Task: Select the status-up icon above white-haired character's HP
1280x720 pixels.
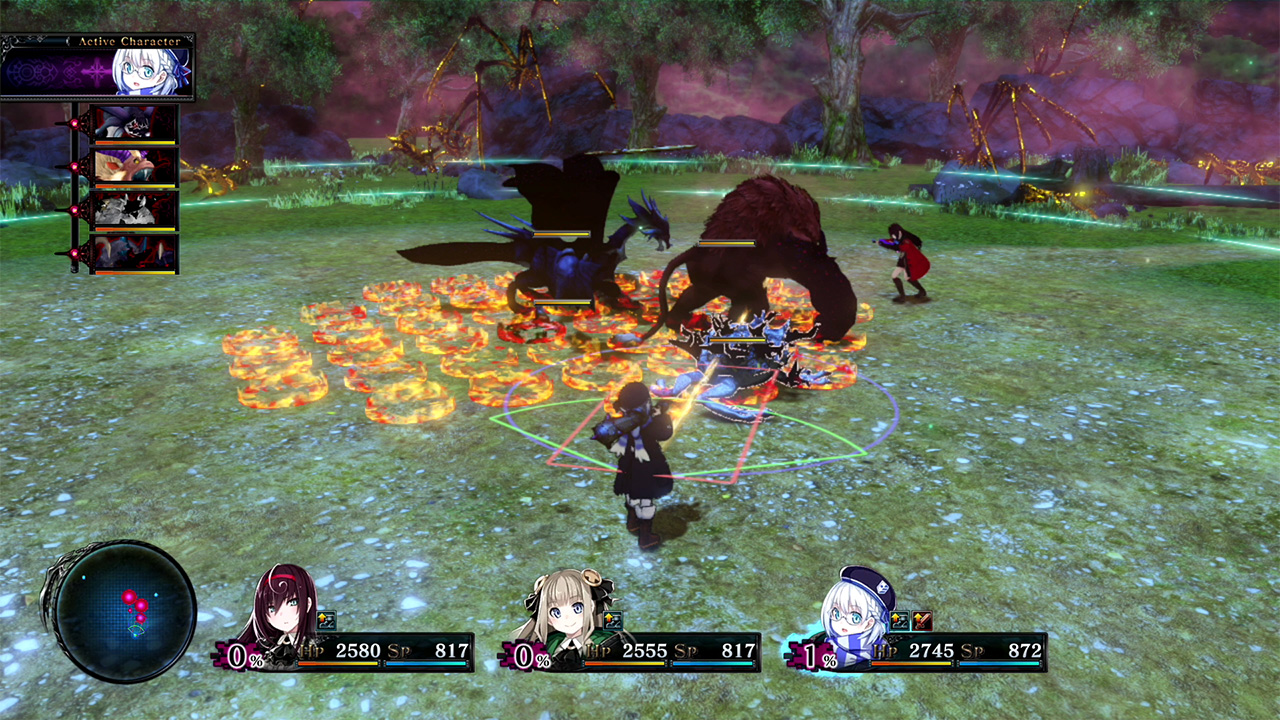Action: [899, 621]
